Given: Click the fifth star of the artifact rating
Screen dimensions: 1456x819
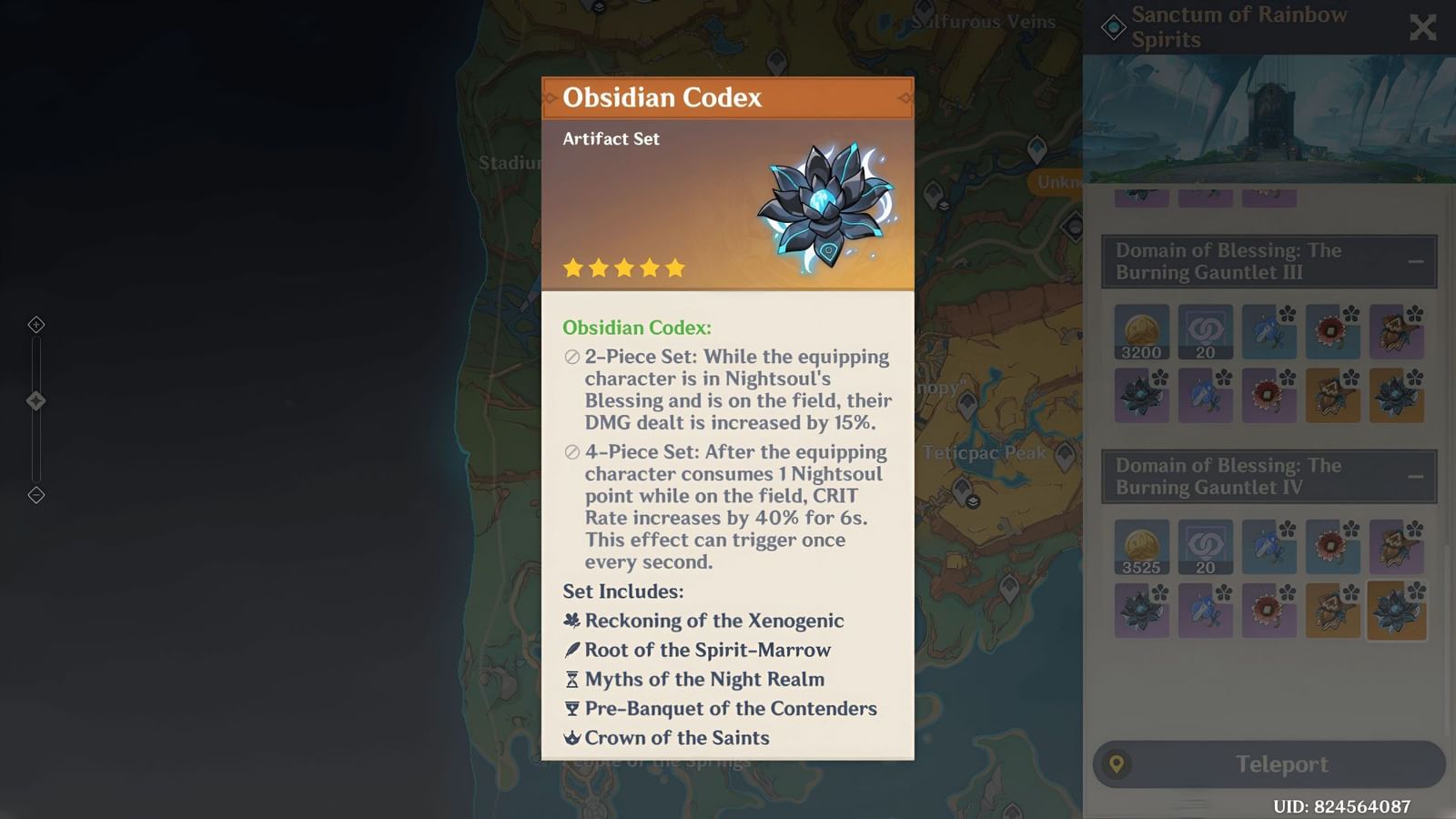Looking at the screenshot, I should click(675, 267).
